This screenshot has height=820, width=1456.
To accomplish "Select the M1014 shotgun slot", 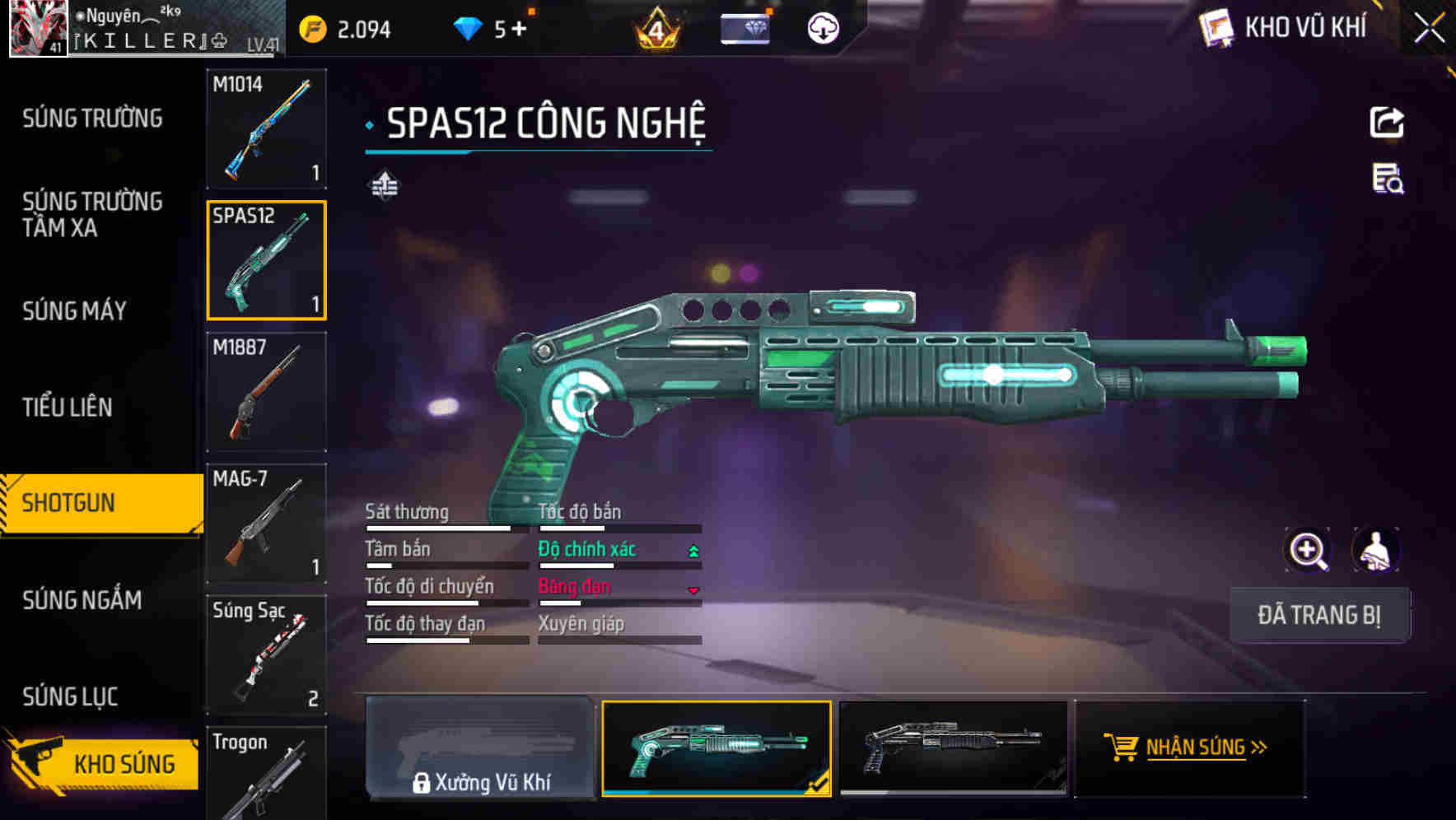I will (x=266, y=128).
